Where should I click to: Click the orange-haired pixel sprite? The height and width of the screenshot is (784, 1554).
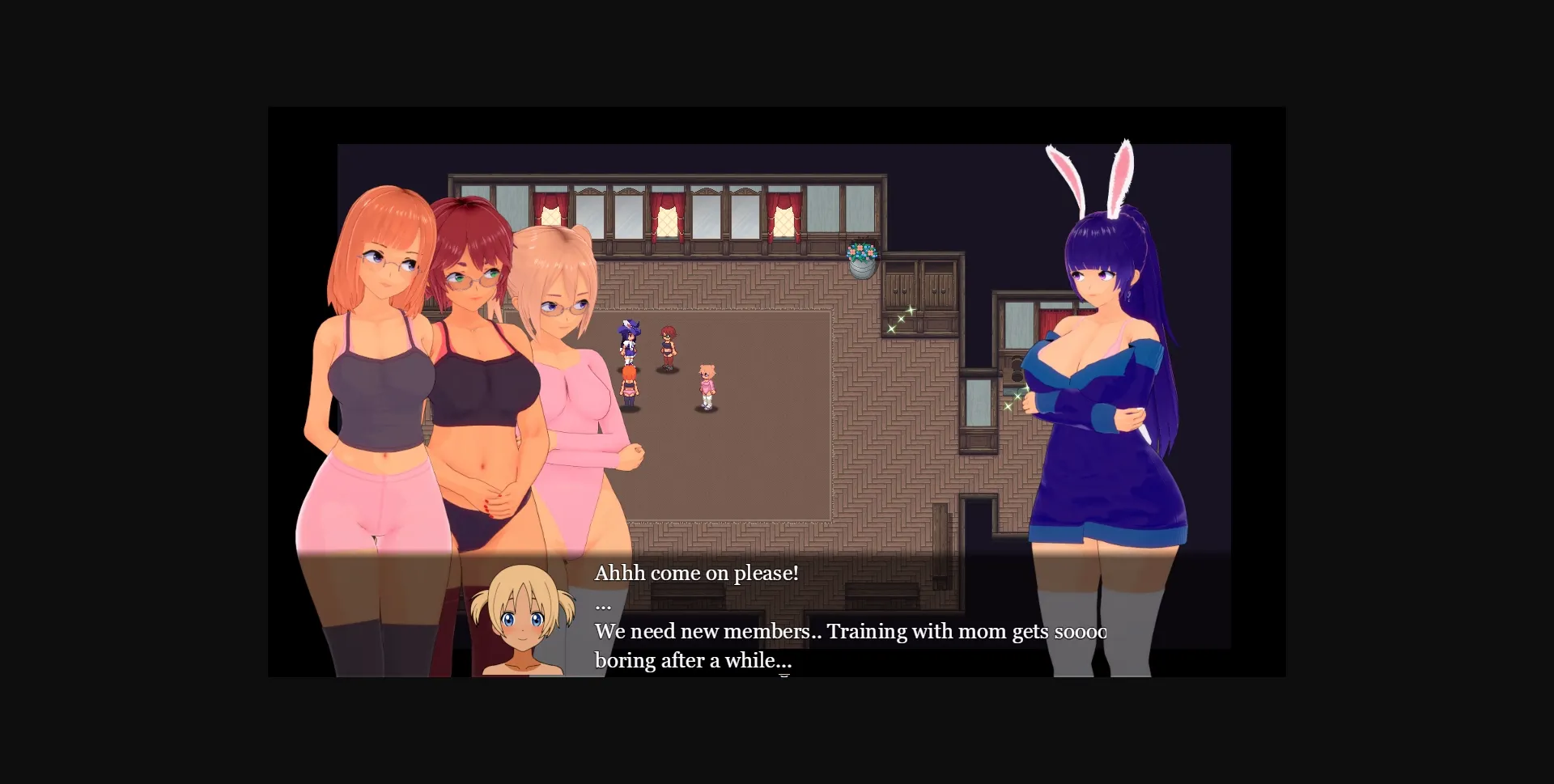(x=629, y=387)
